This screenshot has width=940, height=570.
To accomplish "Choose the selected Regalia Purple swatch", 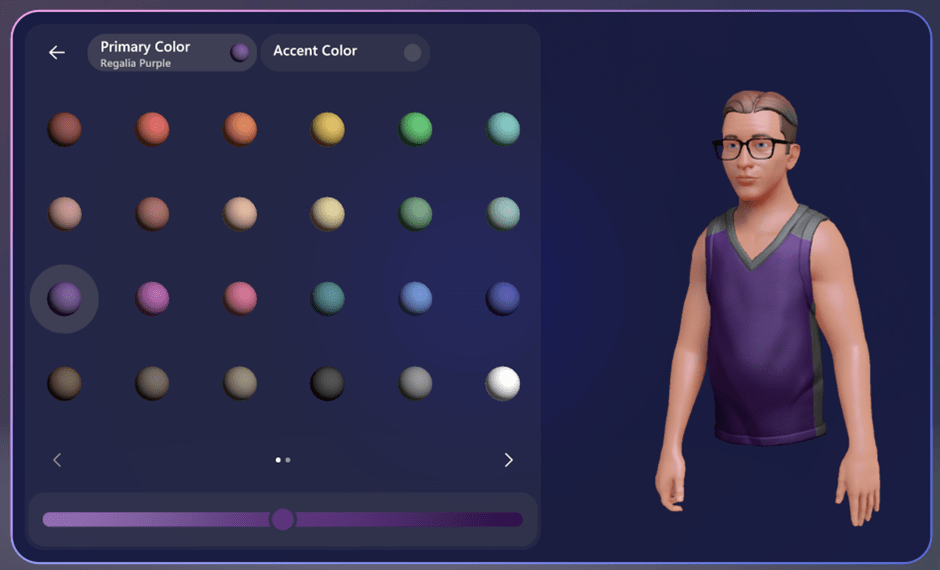I will click(x=65, y=298).
